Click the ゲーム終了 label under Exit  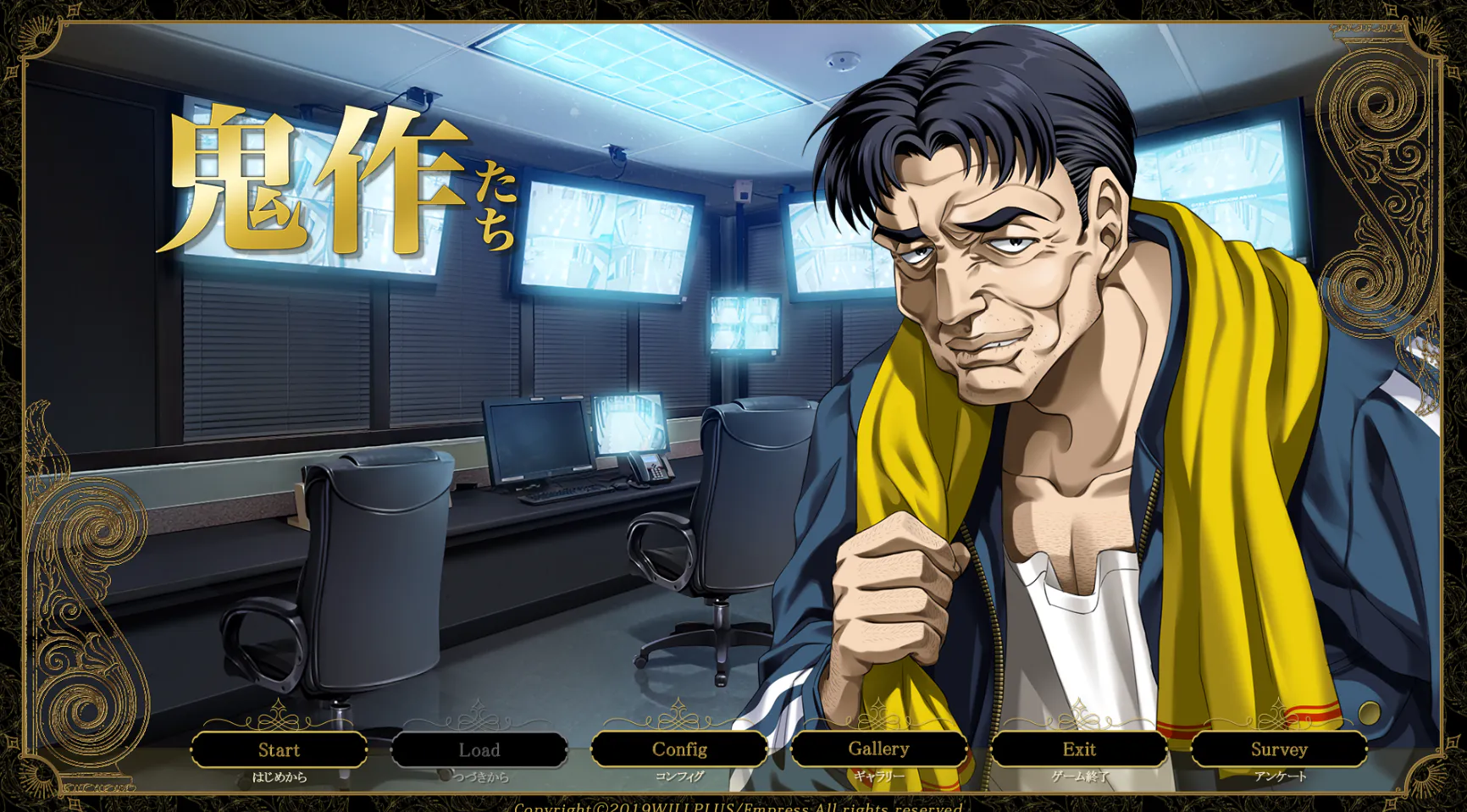click(1078, 775)
